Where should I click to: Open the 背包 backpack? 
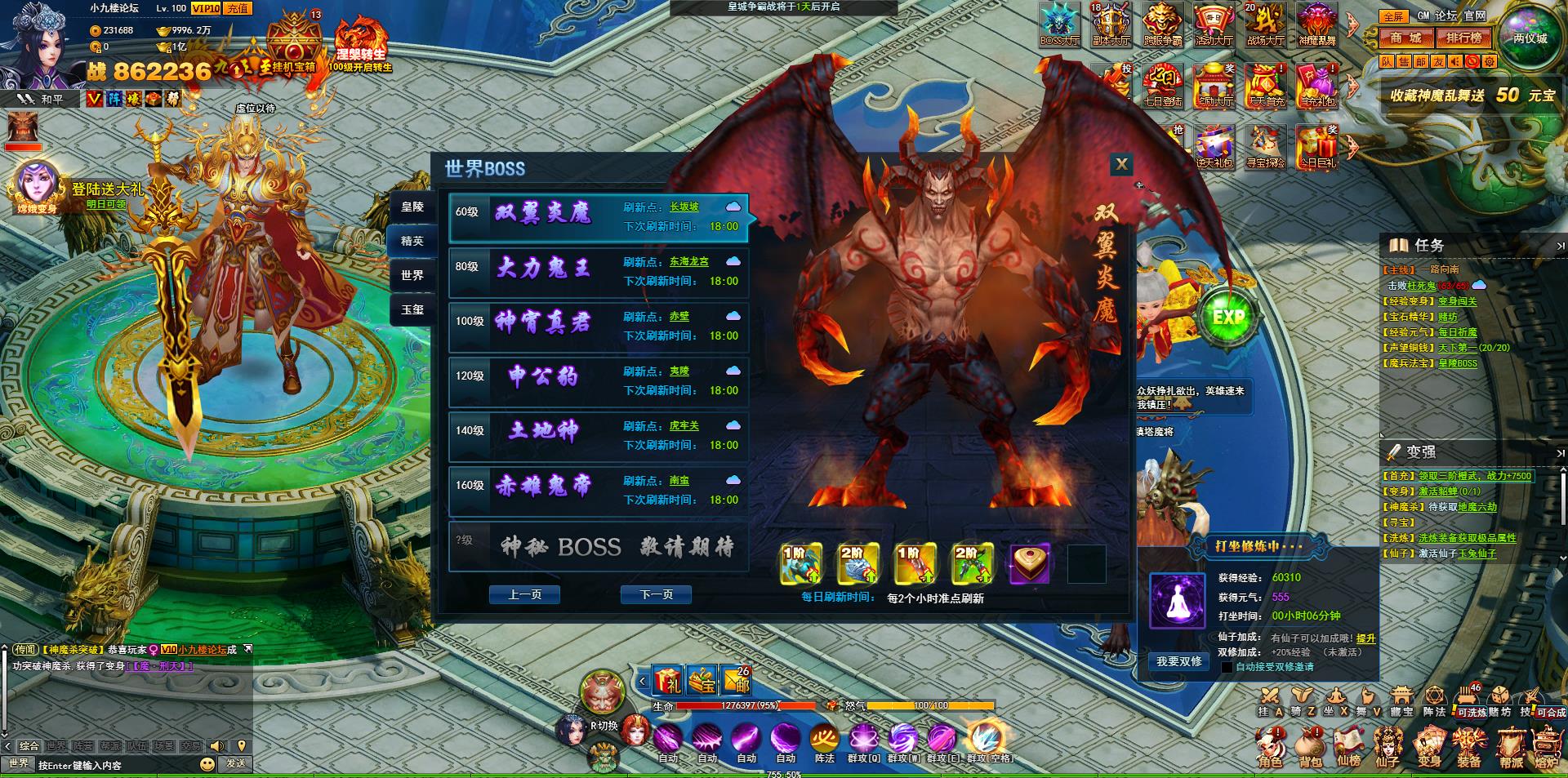point(1310,748)
